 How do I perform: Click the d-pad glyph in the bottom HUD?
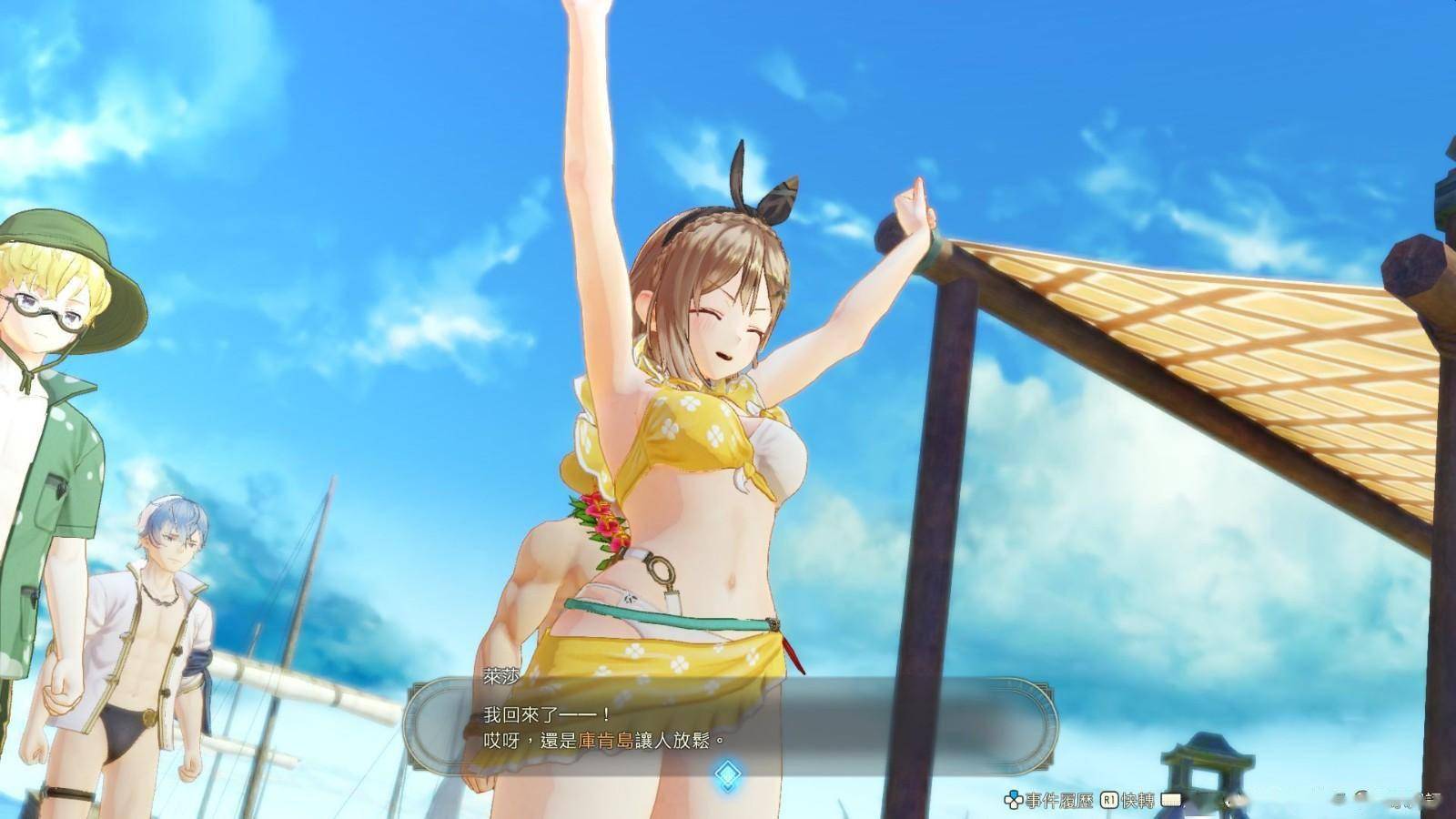[x=1012, y=798]
